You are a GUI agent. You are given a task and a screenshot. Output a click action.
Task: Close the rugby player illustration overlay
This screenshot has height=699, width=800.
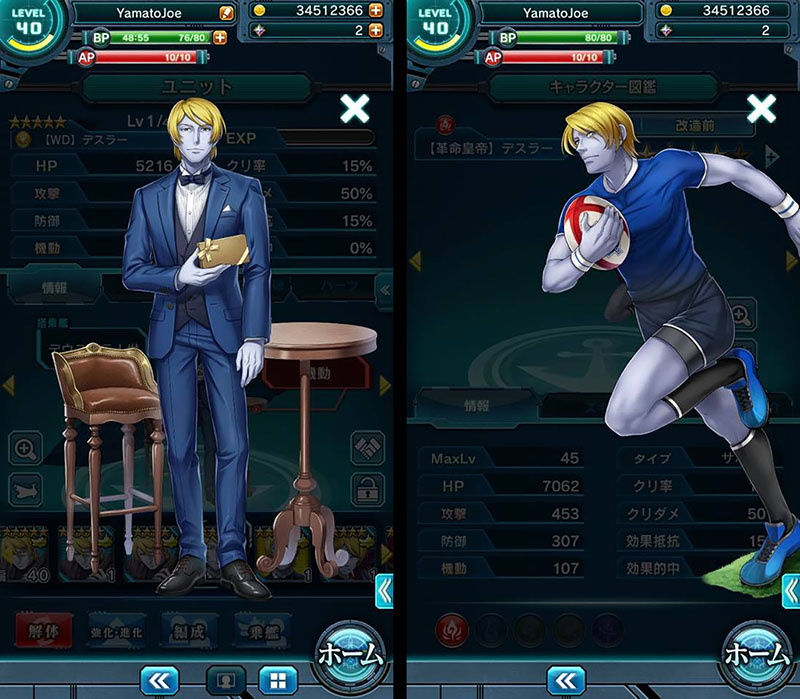tap(762, 108)
